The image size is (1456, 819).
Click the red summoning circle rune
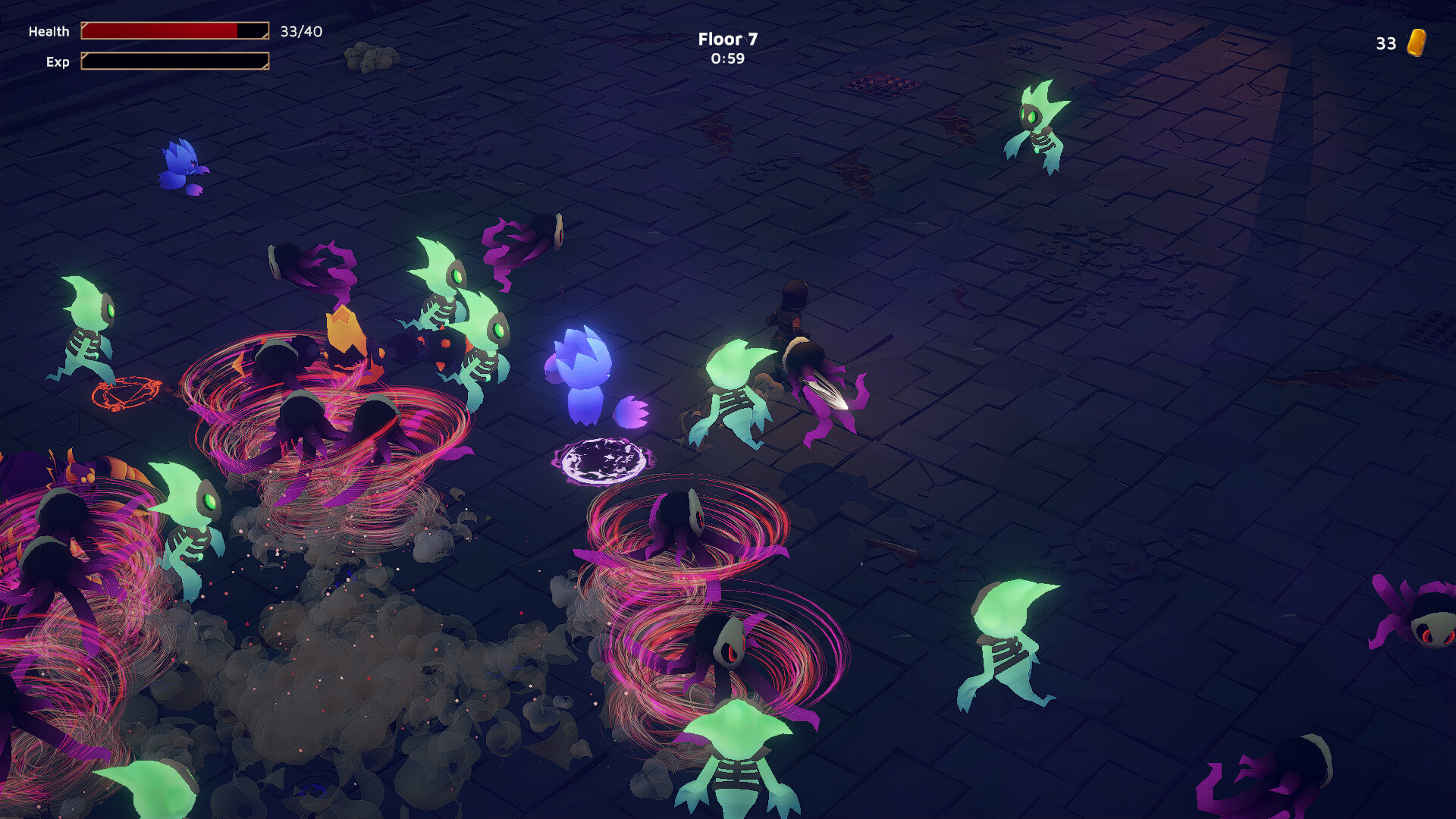pos(125,394)
